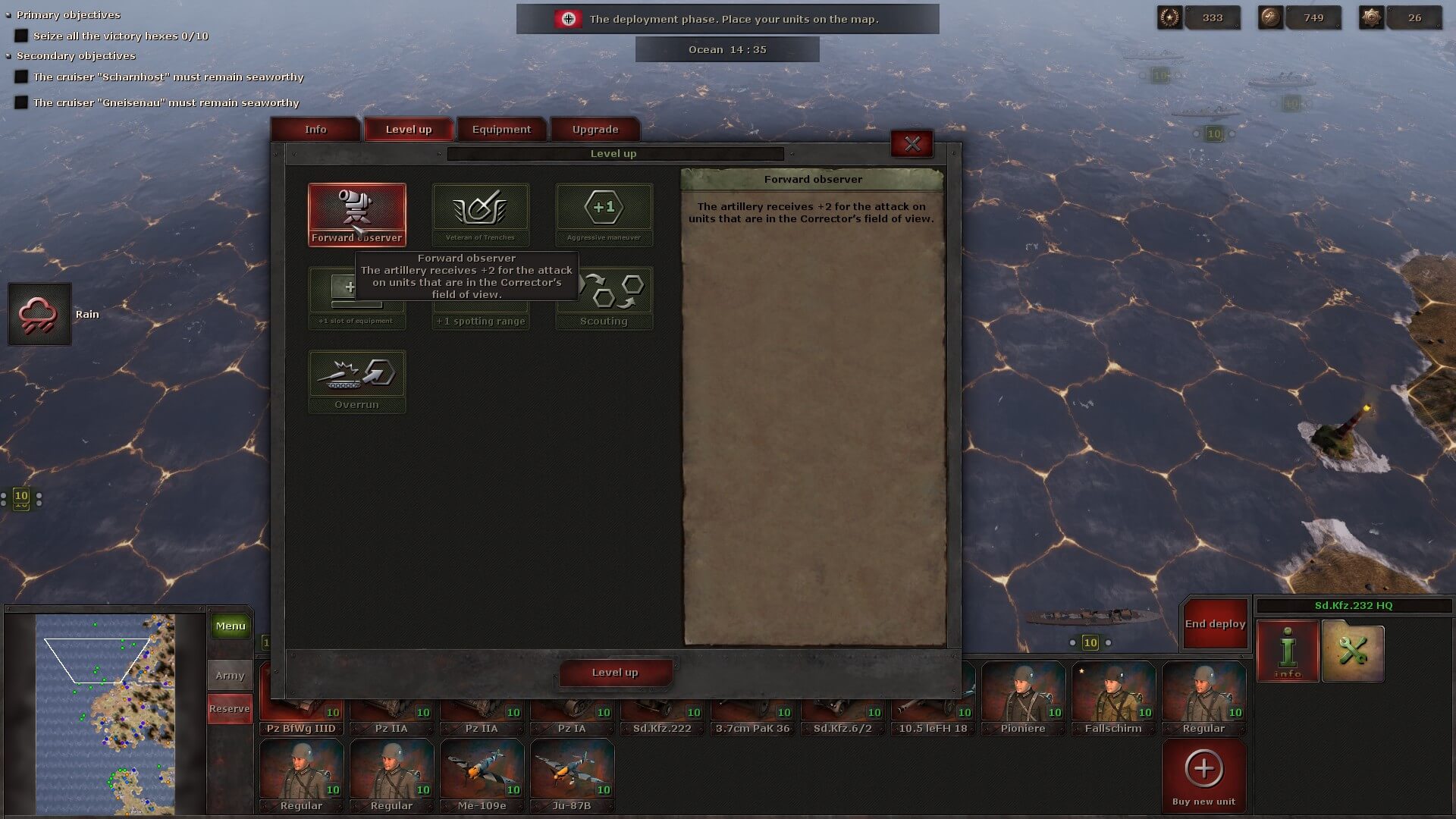
Task: Open the unit info icon
Action: point(1288,651)
